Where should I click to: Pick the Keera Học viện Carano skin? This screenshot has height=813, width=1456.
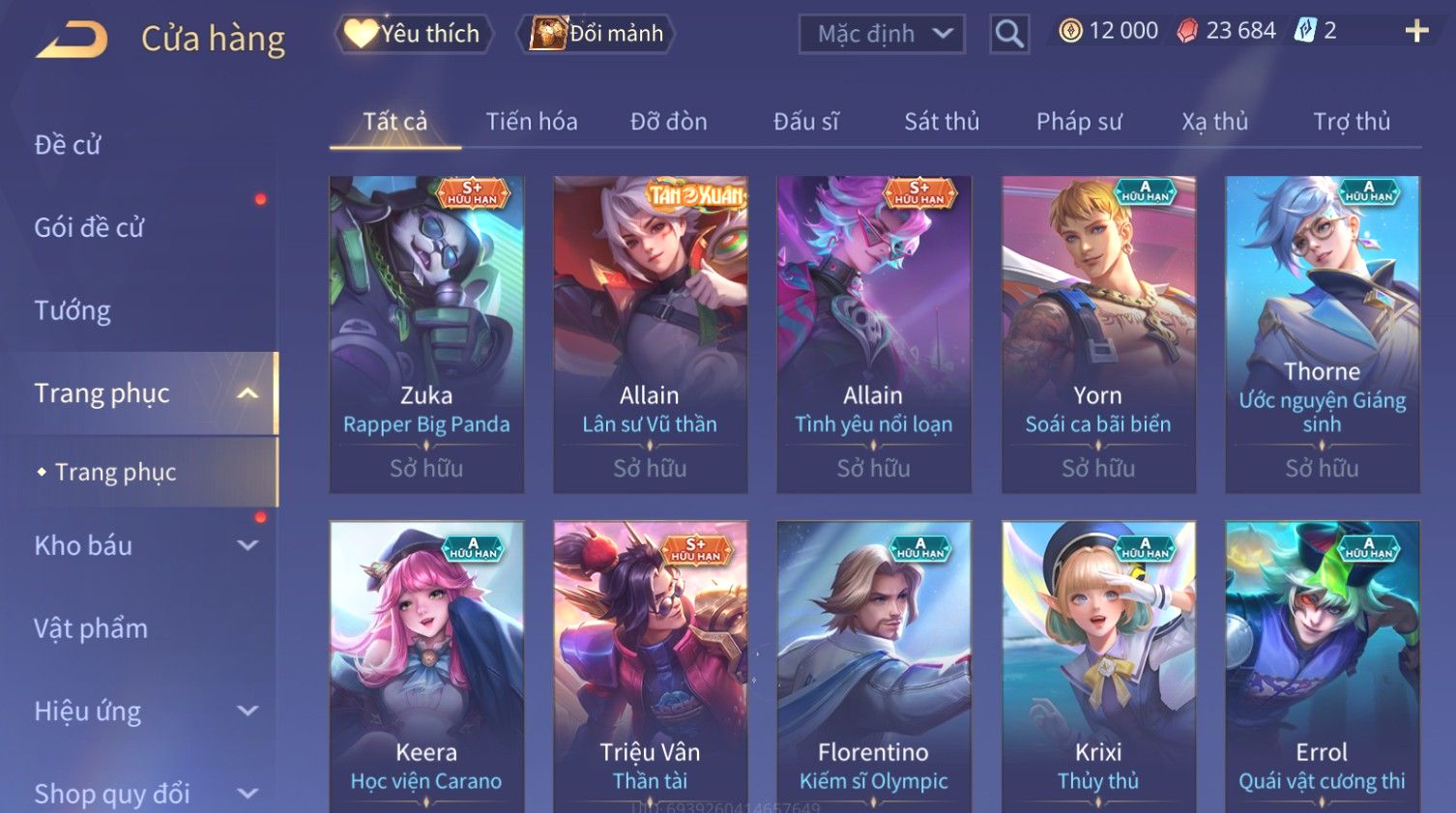coord(426,665)
